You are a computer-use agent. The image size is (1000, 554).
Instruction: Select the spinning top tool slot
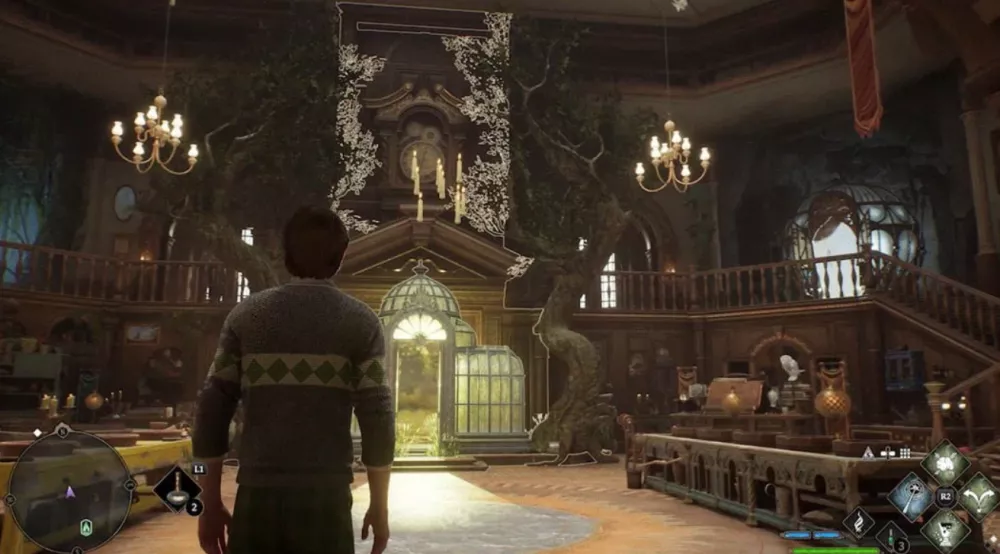[179, 492]
